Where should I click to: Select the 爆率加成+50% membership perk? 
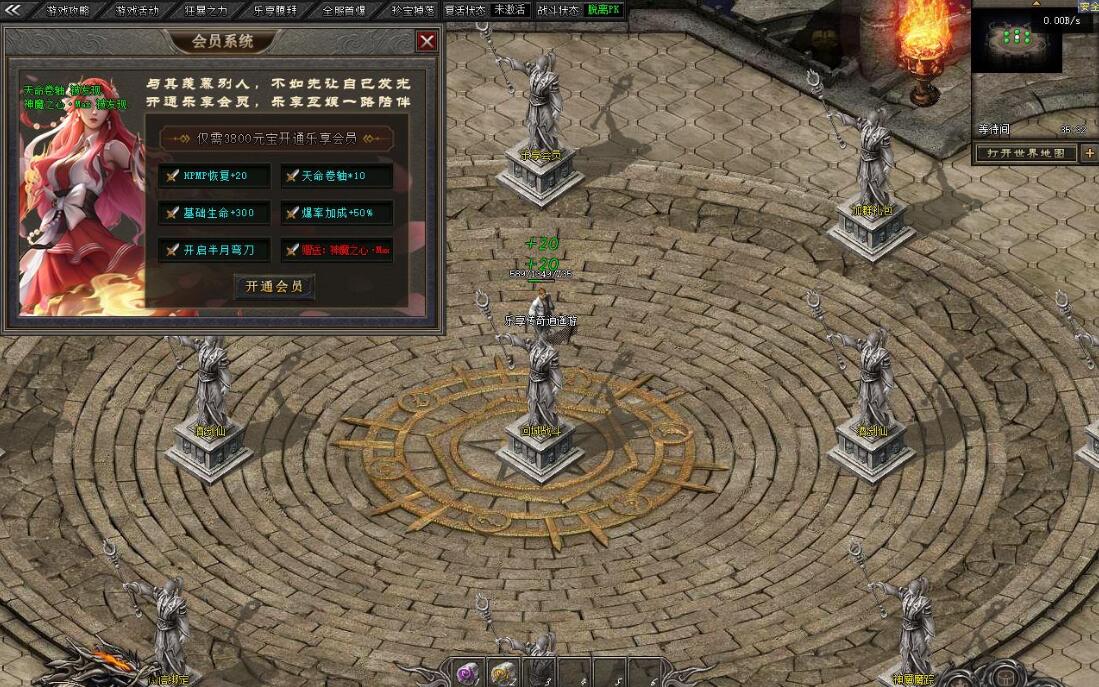[x=335, y=213]
